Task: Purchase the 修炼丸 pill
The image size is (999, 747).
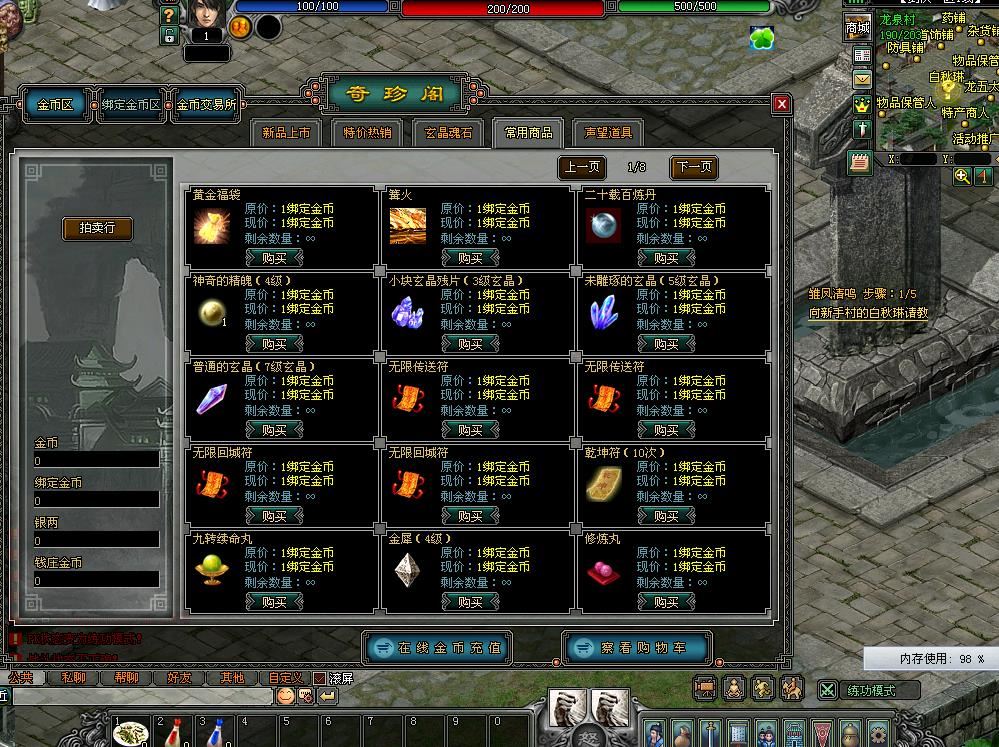Action: [666, 602]
